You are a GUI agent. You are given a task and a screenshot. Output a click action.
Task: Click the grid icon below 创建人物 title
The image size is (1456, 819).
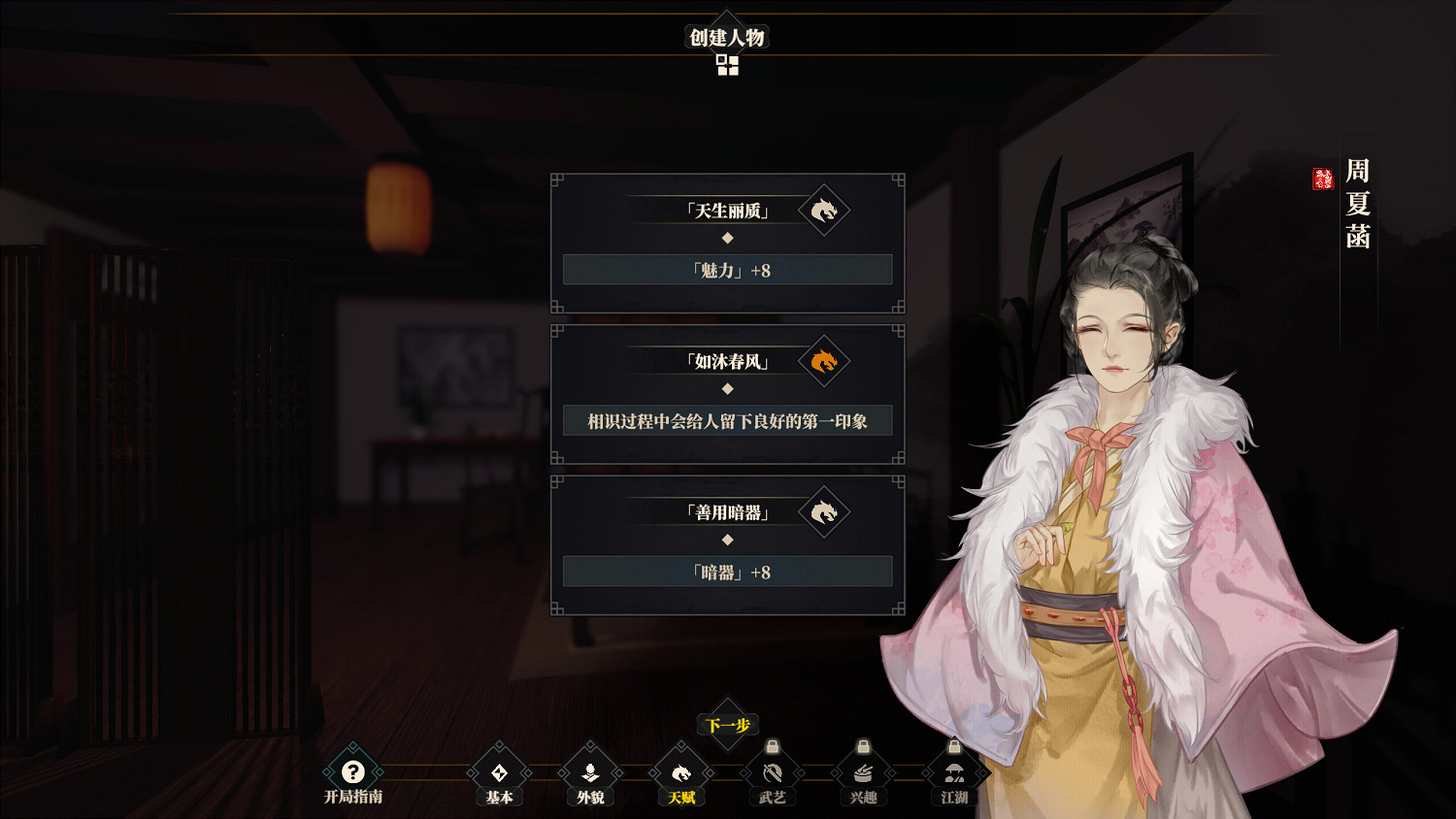(x=727, y=64)
